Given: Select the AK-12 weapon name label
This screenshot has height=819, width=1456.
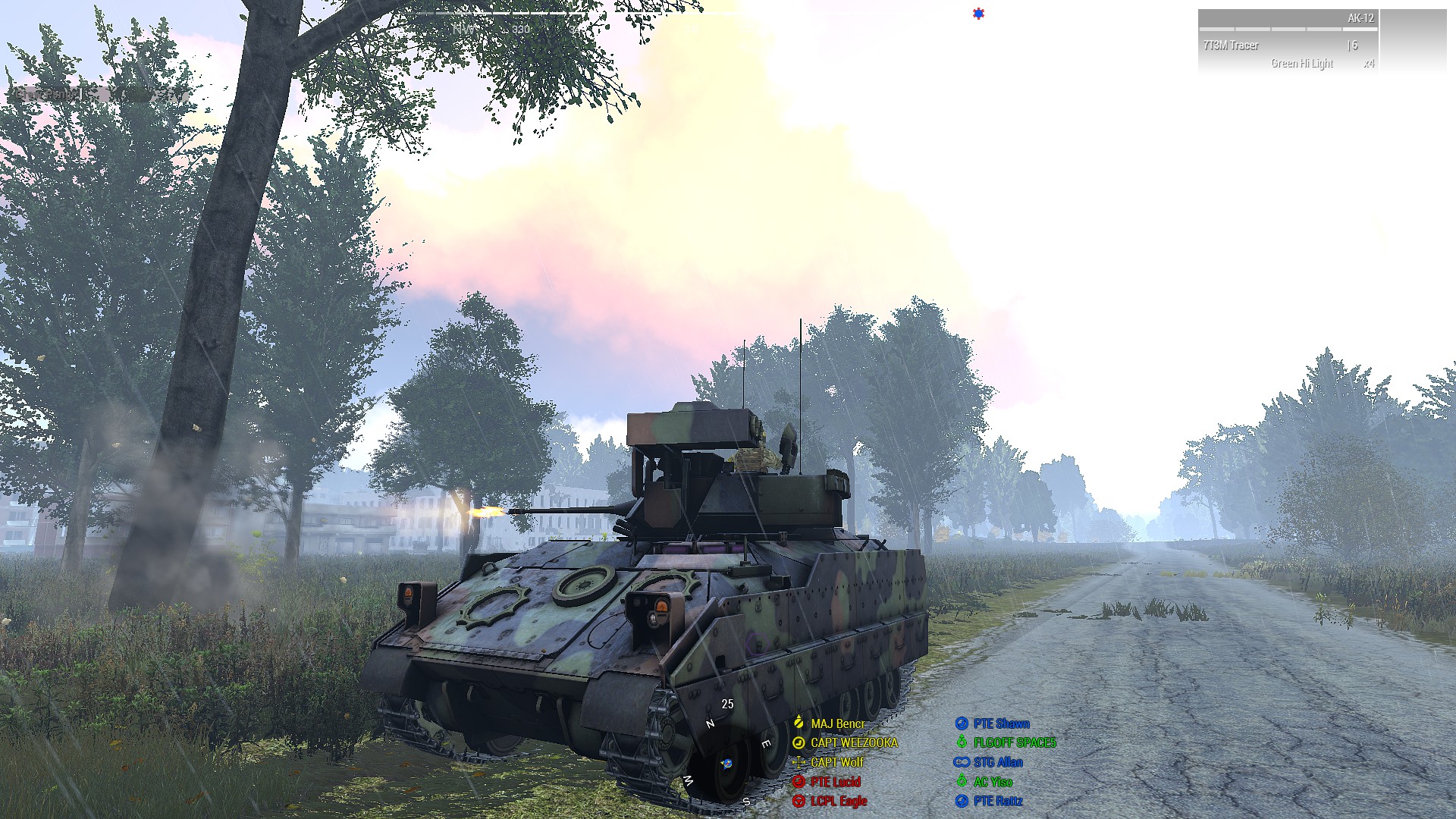Looking at the screenshot, I should 1362,18.
